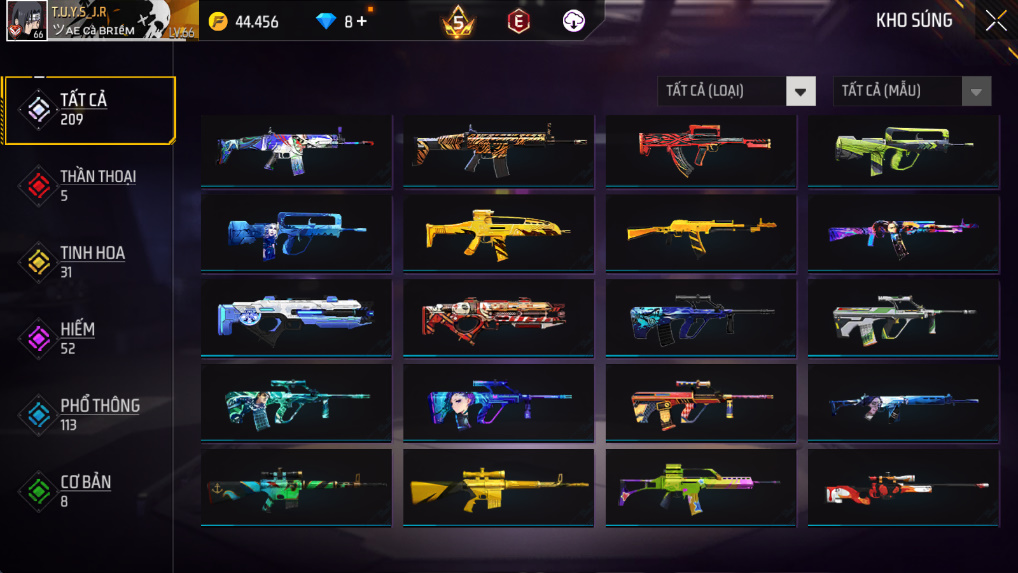1018x573 pixels.
Task: Pick the golden scoped sniper rifle skin
Action: point(498,487)
